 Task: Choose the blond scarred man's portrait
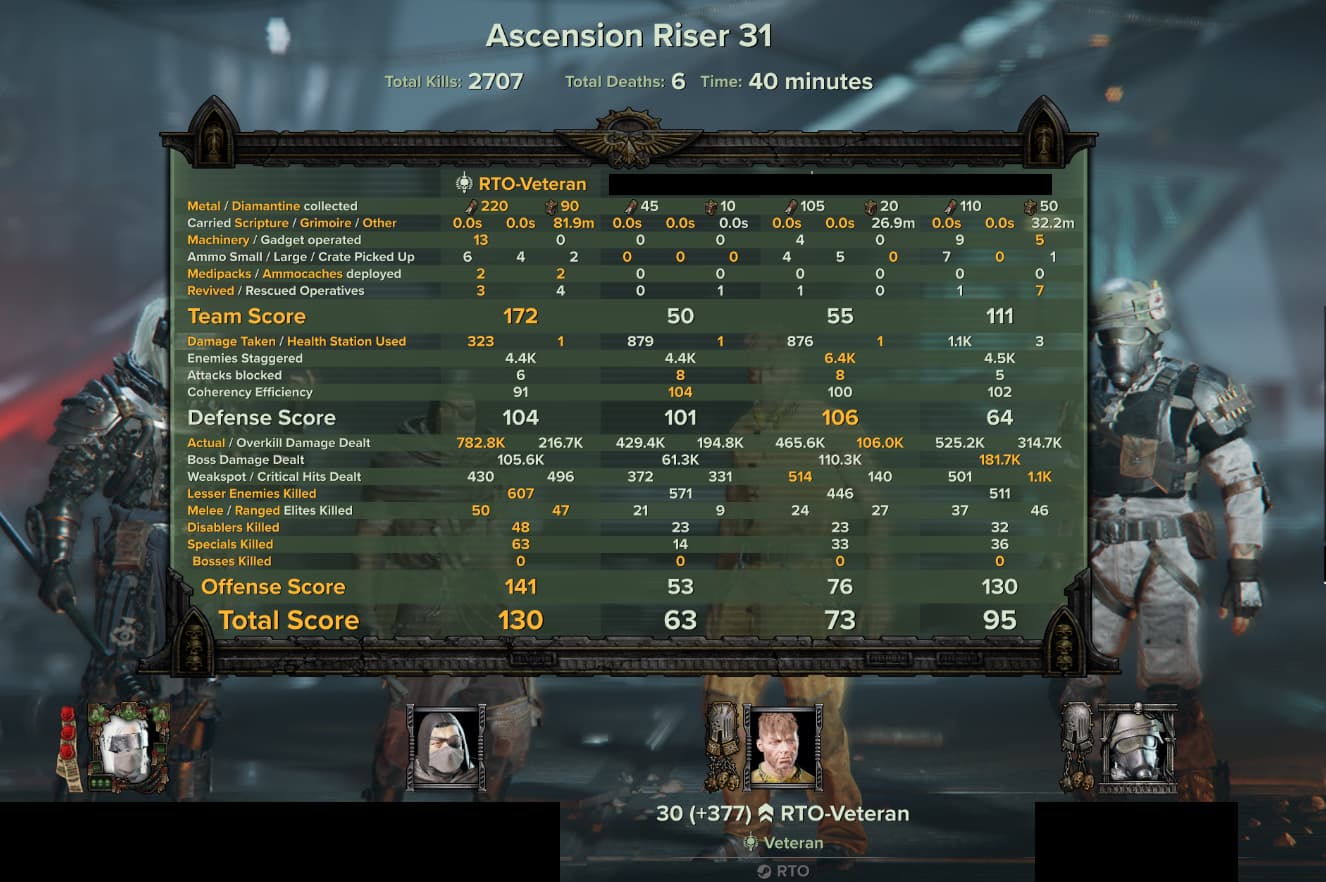point(781,747)
